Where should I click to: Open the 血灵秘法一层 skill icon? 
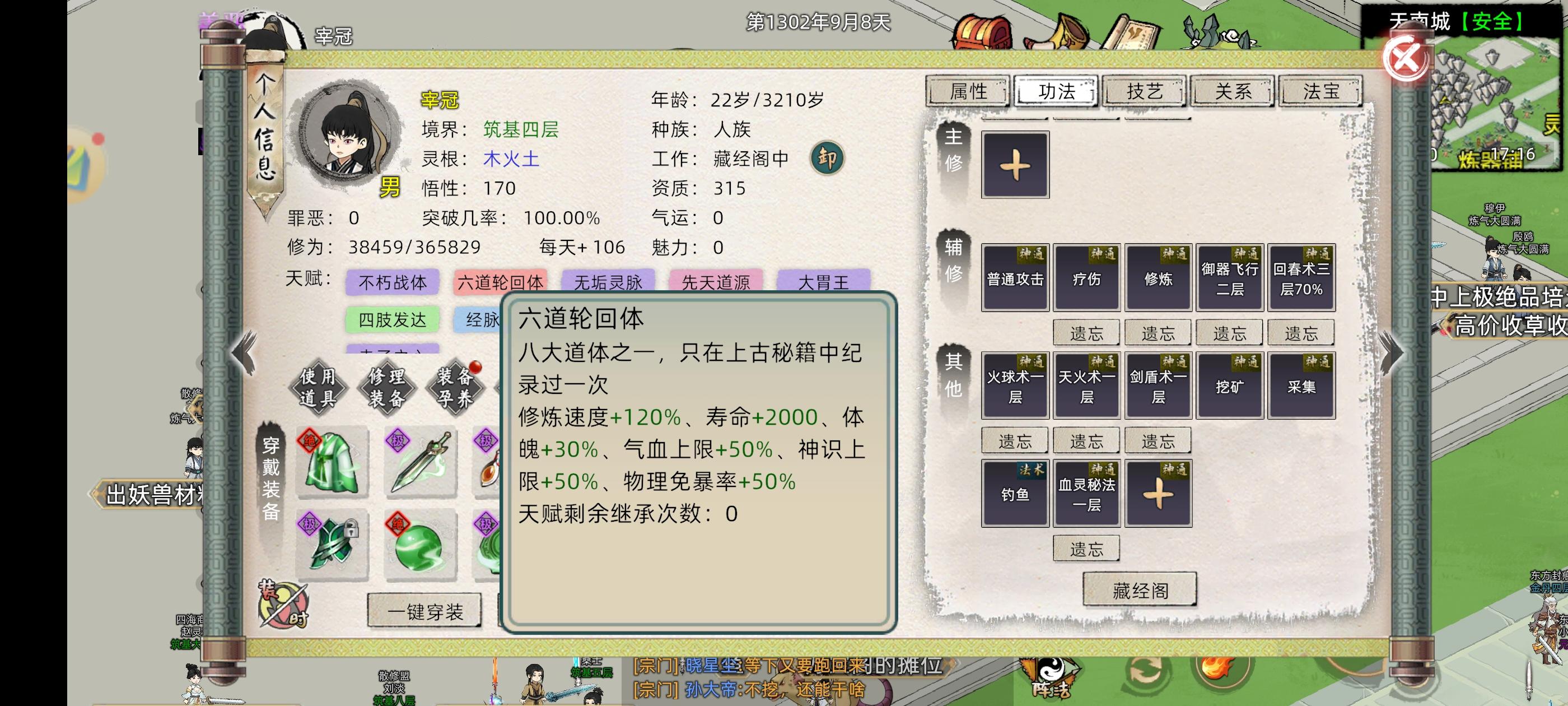tap(1086, 491)
